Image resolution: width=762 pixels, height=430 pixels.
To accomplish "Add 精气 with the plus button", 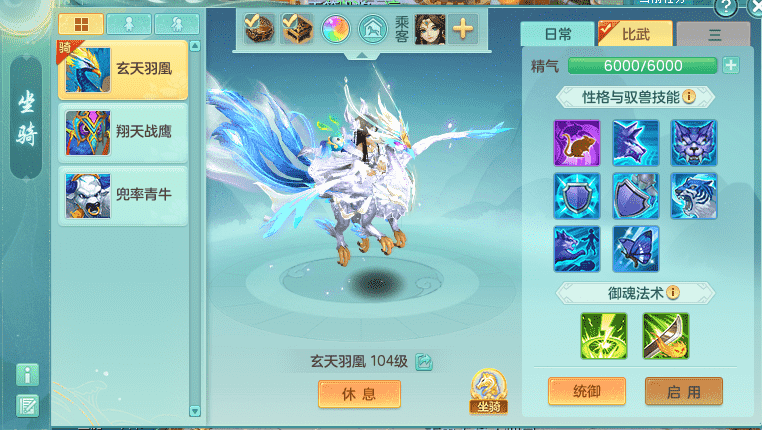I will click(x=731, y=66).
